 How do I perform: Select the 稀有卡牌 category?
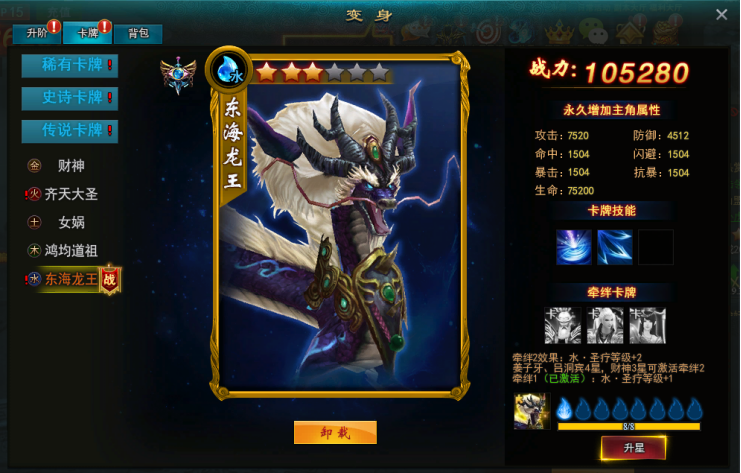point(70,66)
